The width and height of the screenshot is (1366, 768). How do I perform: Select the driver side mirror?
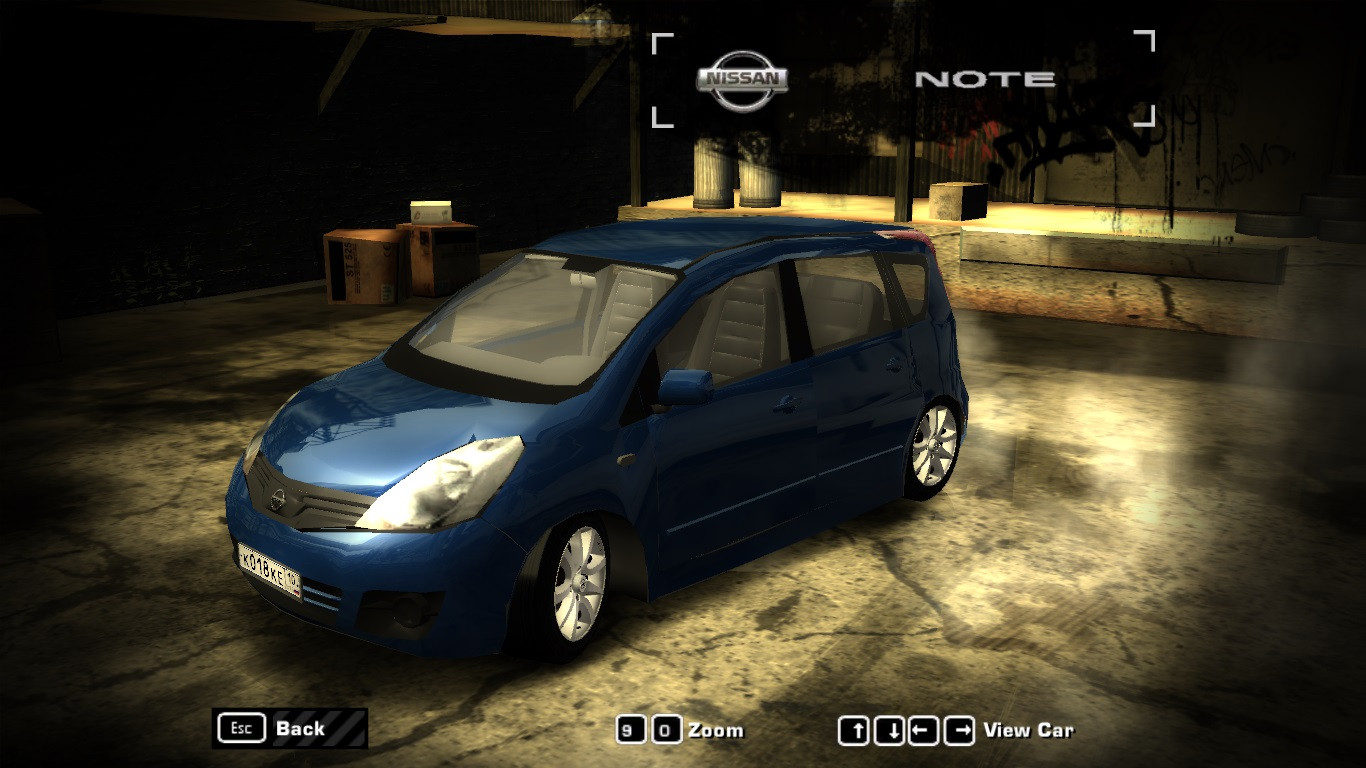(687, 385)
